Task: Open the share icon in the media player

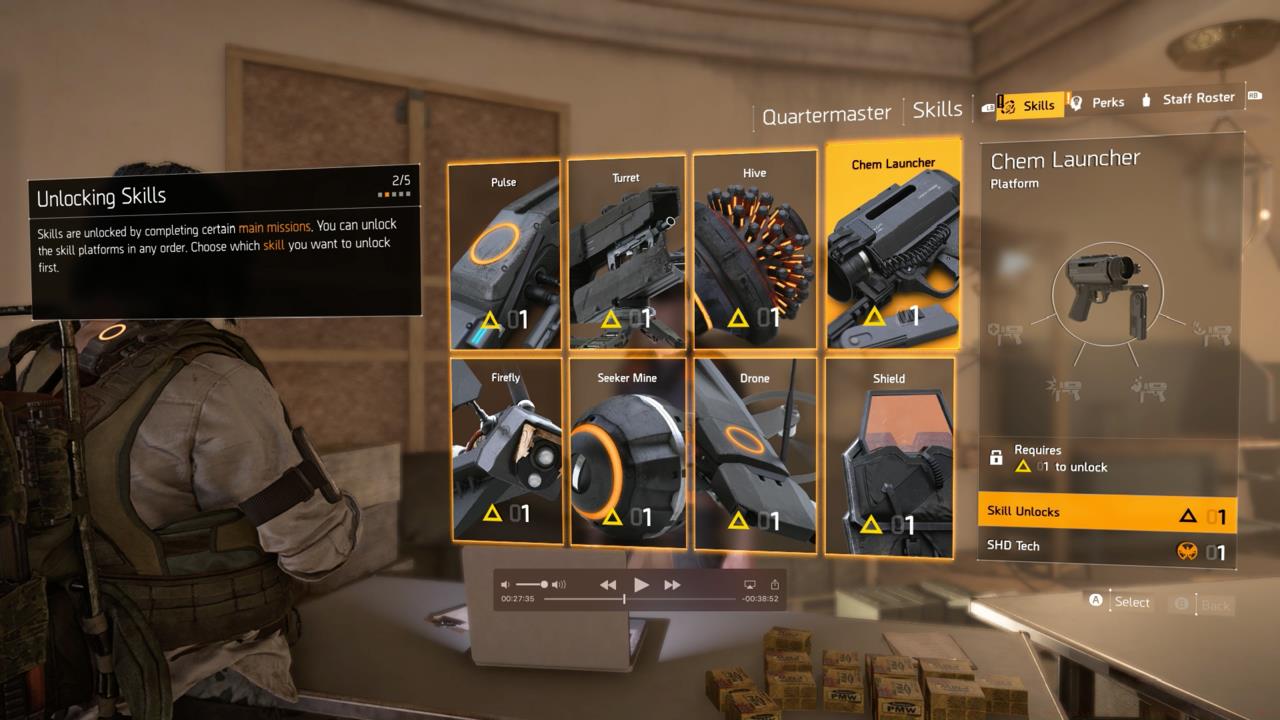Action: (776, 584)
